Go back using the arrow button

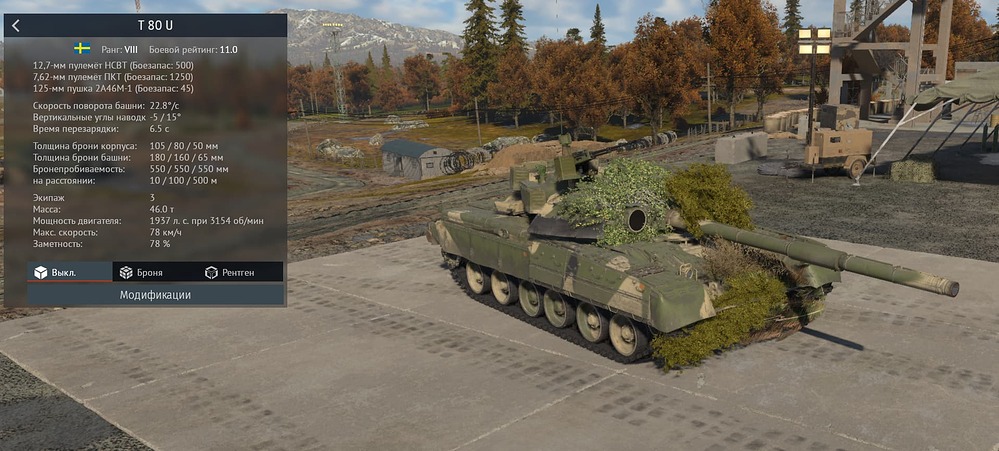pos(16,26)
